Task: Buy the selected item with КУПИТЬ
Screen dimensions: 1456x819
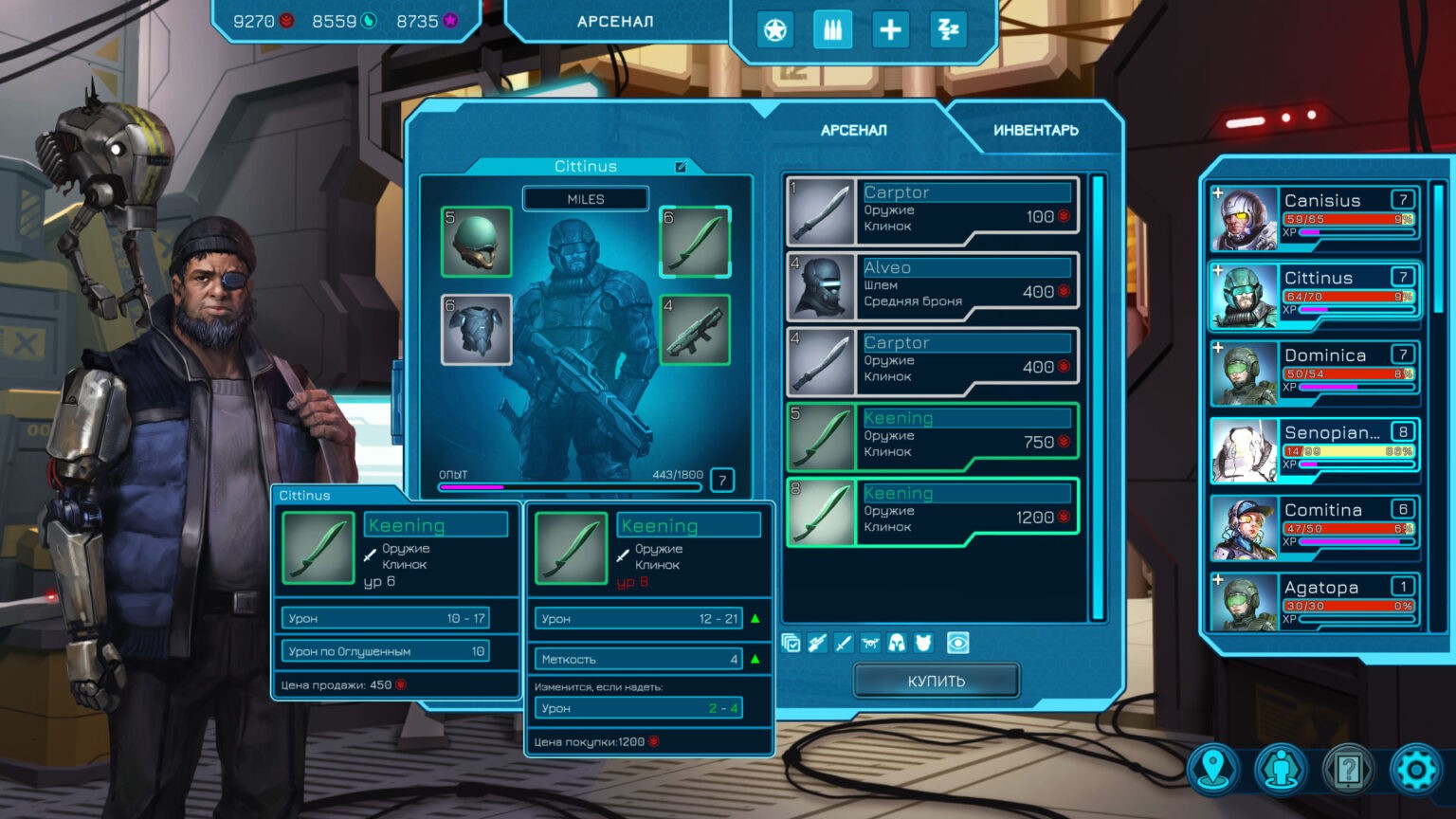Action: [x=936, y=681]
